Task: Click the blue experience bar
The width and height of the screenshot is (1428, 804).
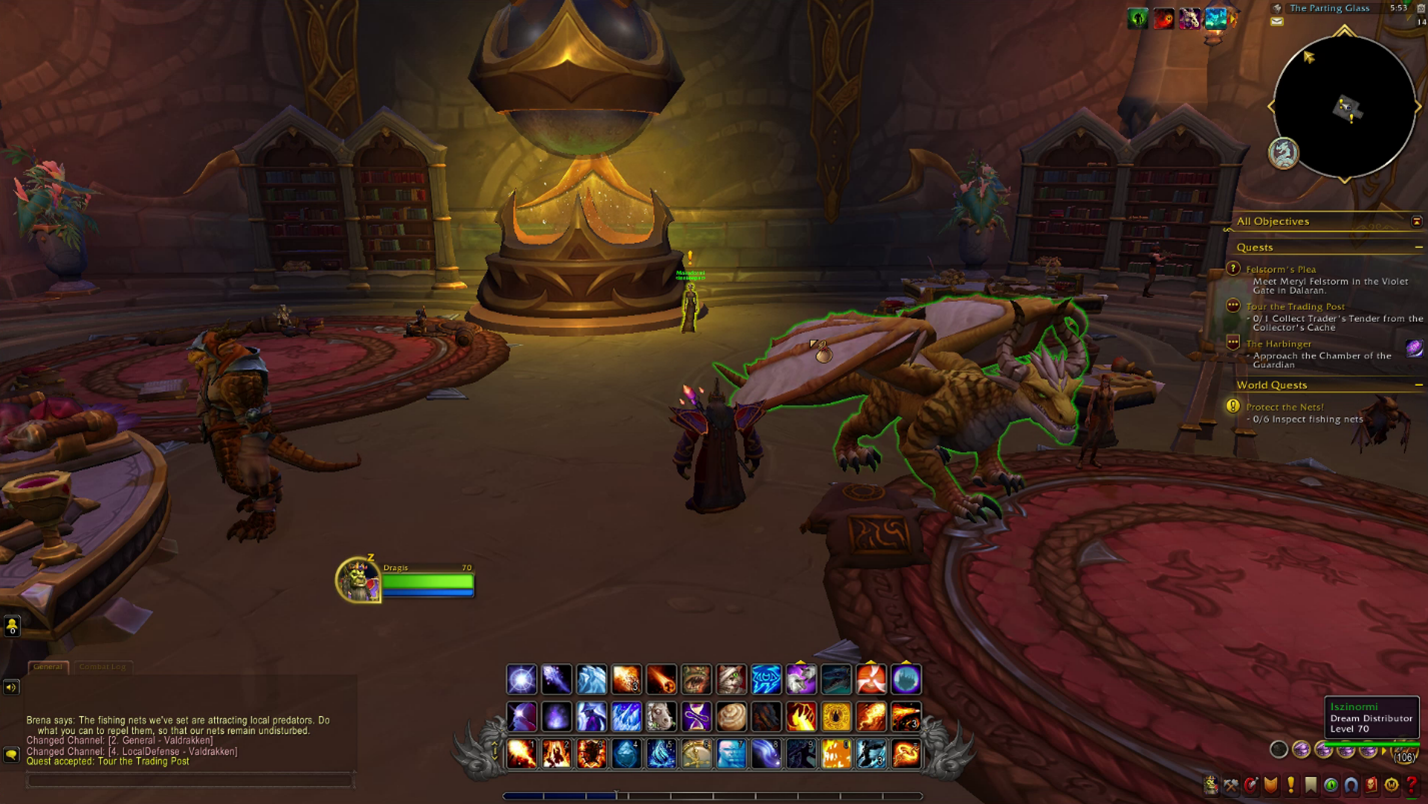Action: click(560, 797)
